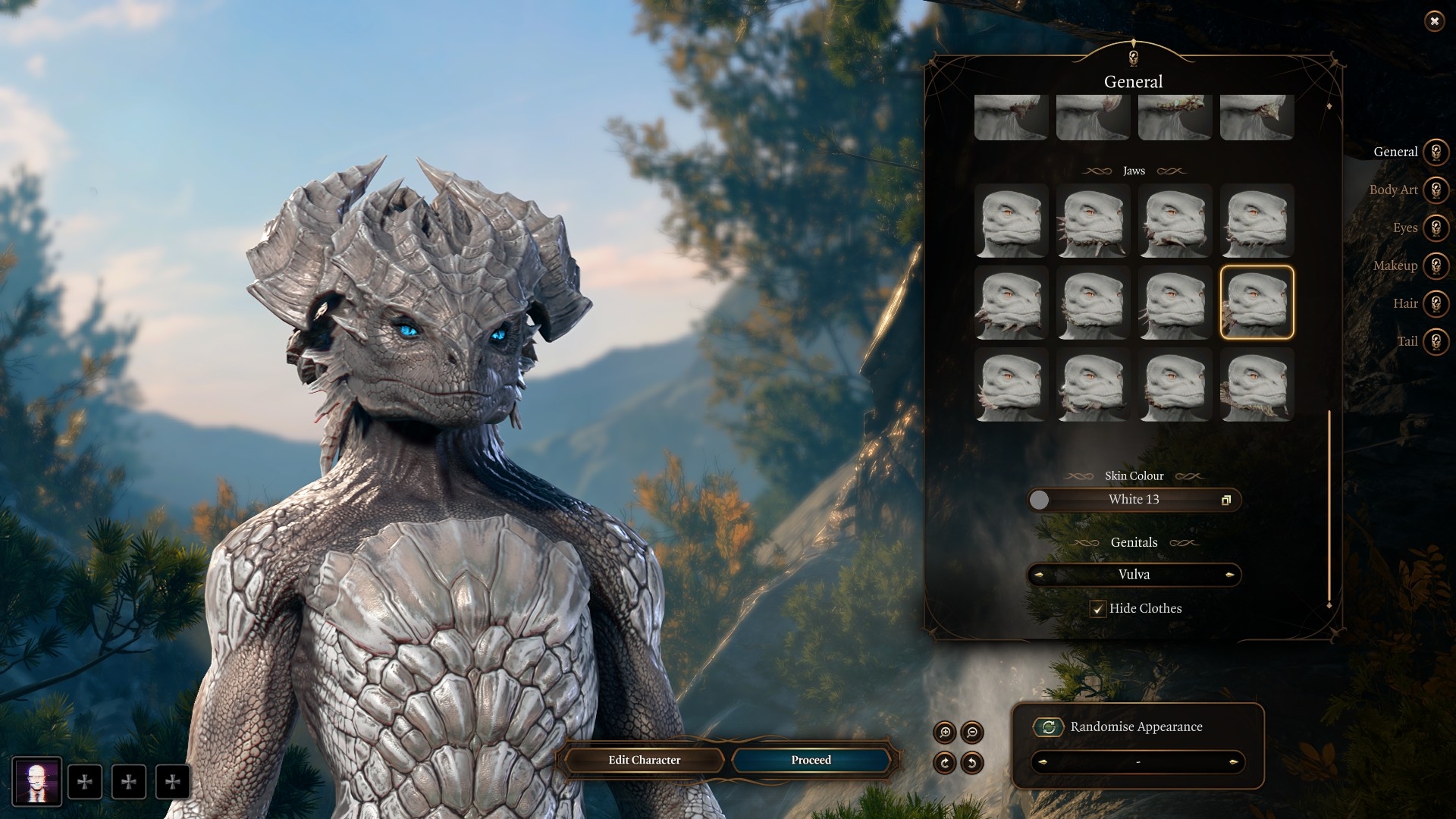Proceed with character creation
The width and height of the screenshot is (1456, 819).
point(811,760)
